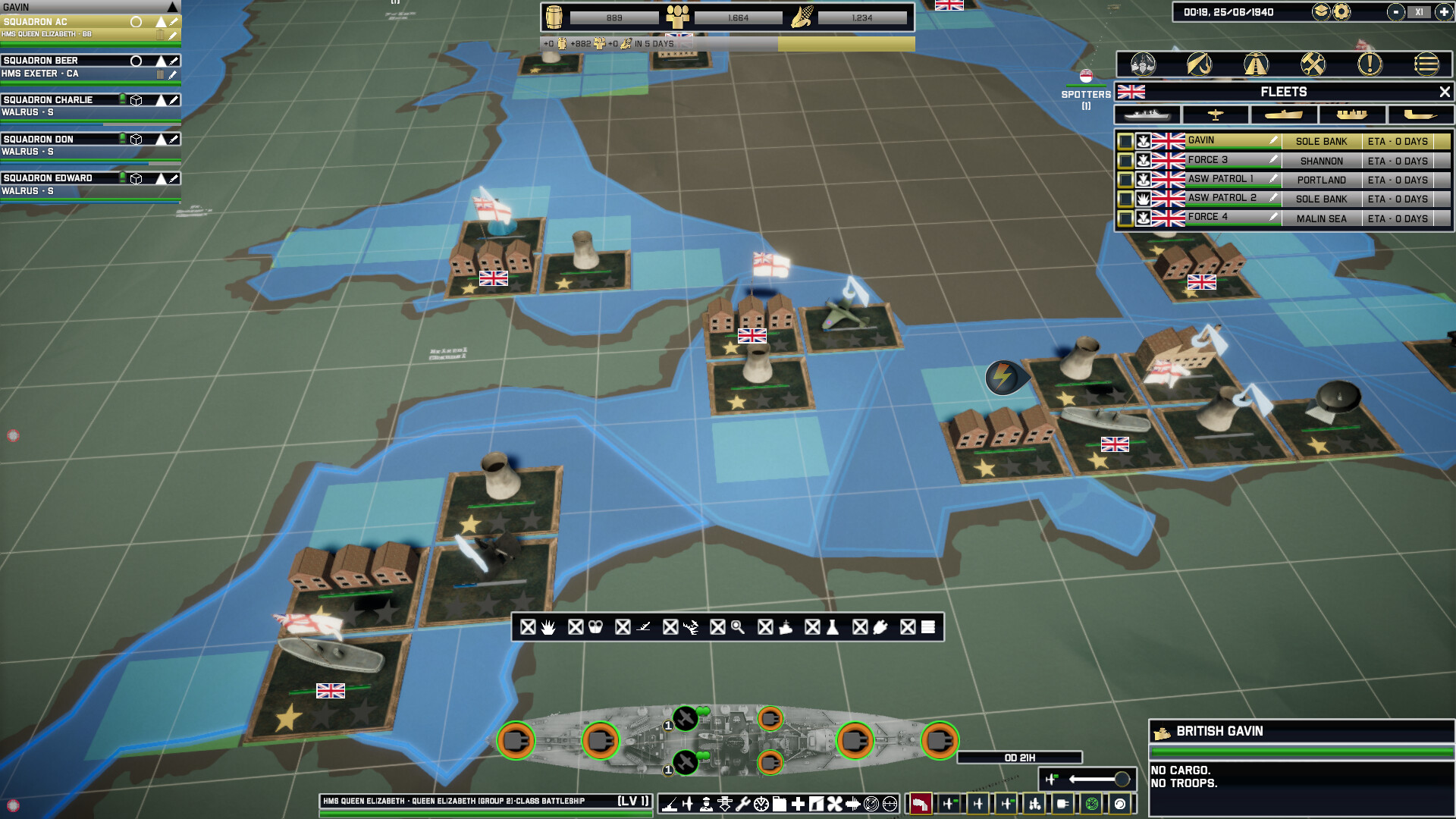Viewport: 1456px width, 819px height.
Task: Open the alerts exclamation icon
Action: tap(1369, 65)
